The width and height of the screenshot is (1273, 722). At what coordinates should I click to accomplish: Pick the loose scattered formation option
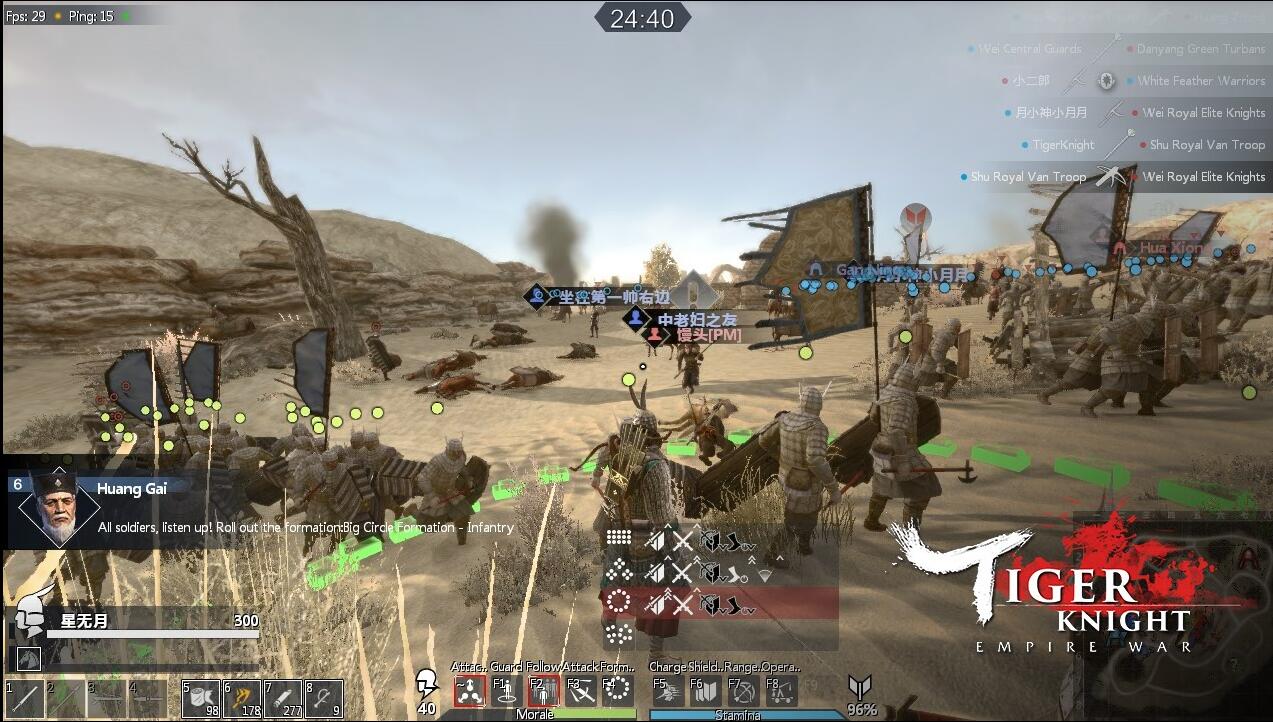[619, 634]
